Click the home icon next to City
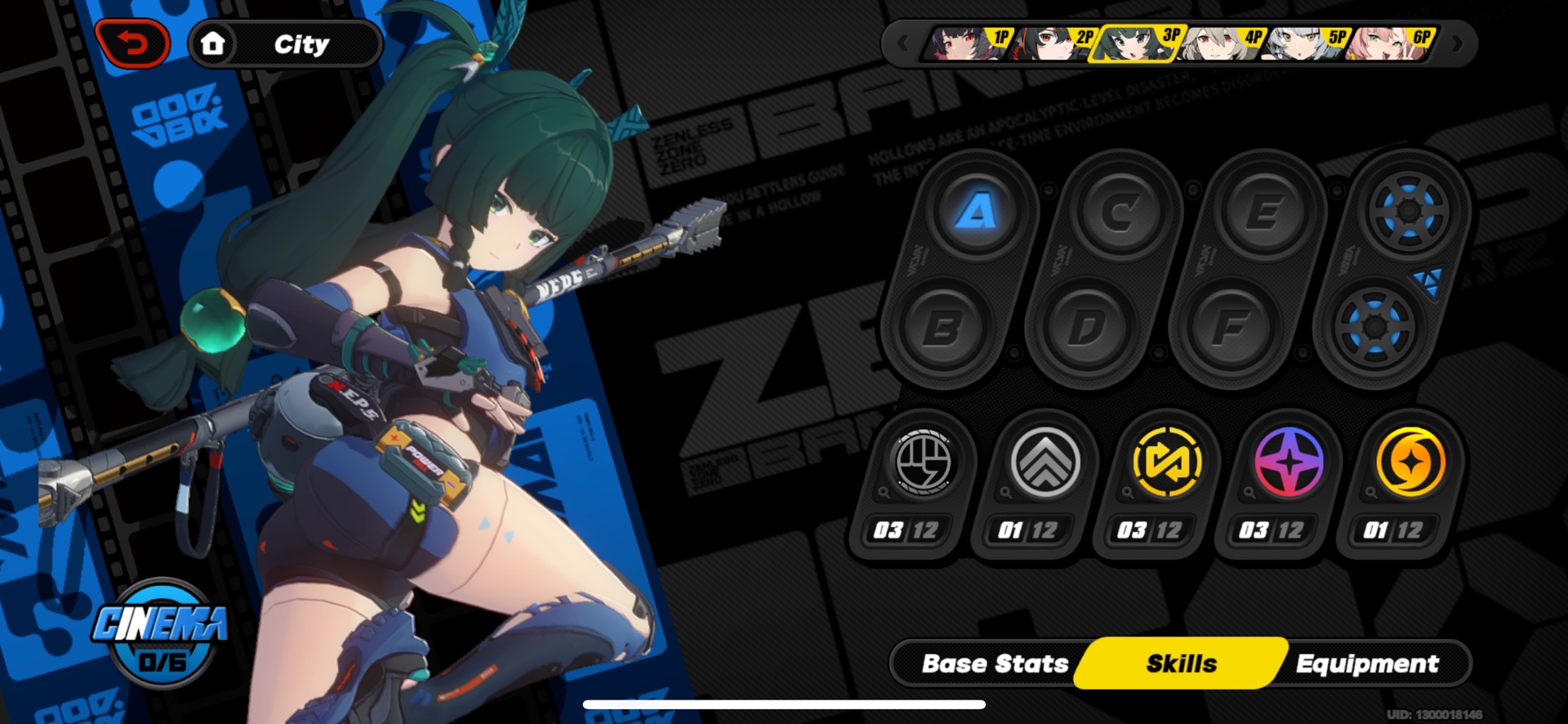Image resolution: width=1568 pixels, height=724 pixels. pyautogui.click(x=214, y=44)
